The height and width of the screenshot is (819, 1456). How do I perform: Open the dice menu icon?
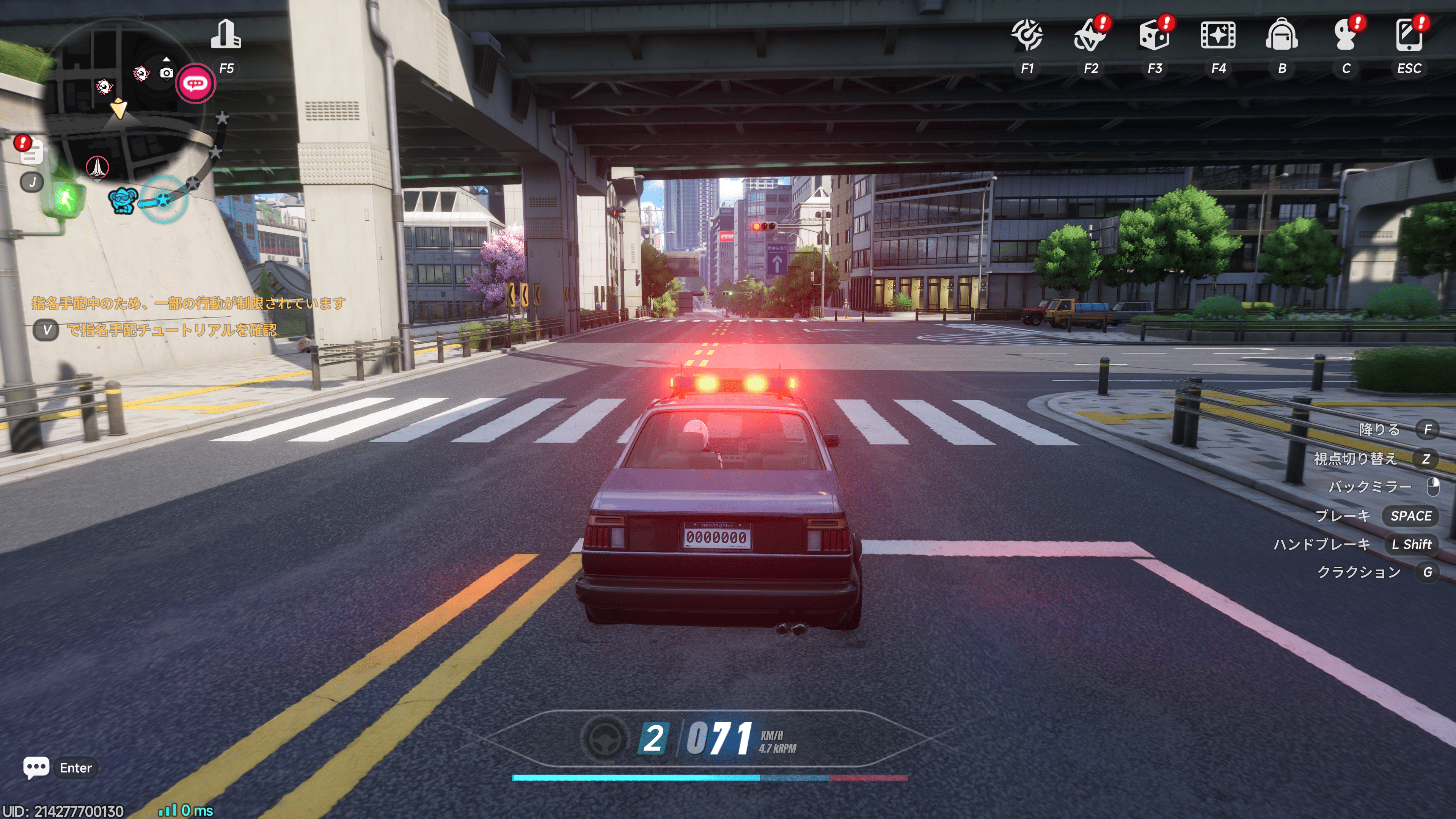pyautogui.click(x=1154, y=35)
